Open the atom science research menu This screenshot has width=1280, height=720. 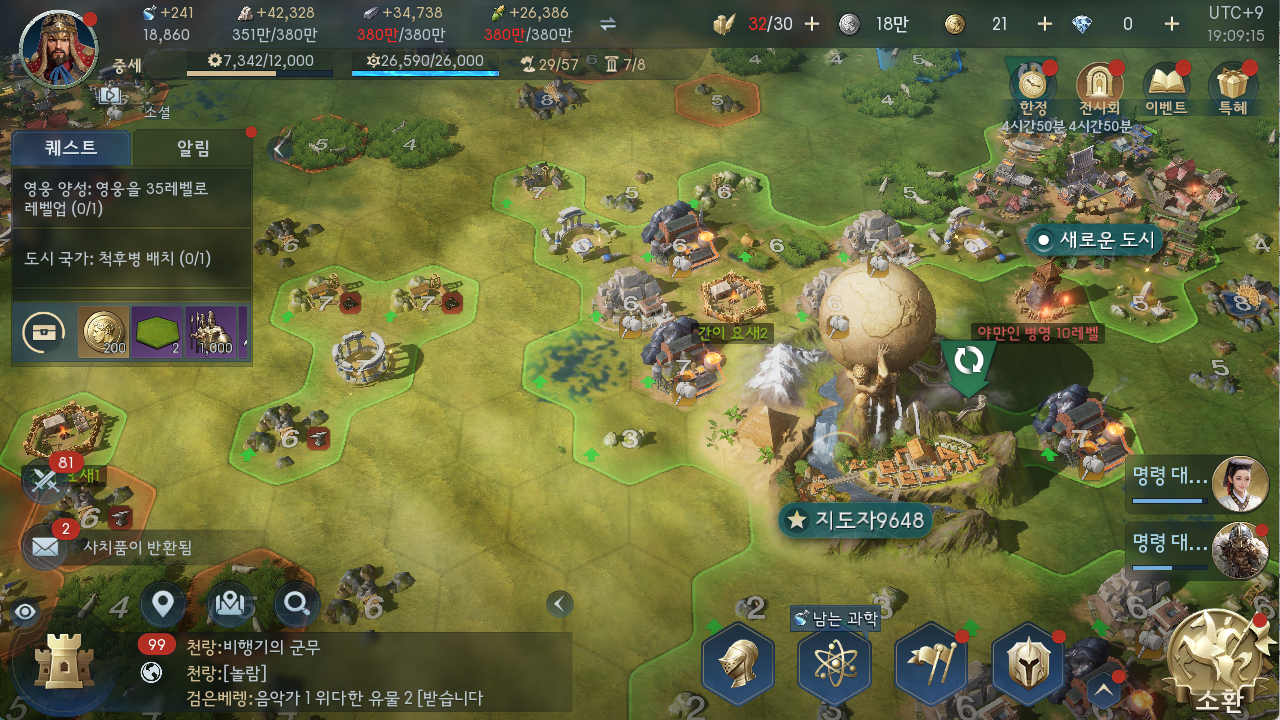coord(834,663)
